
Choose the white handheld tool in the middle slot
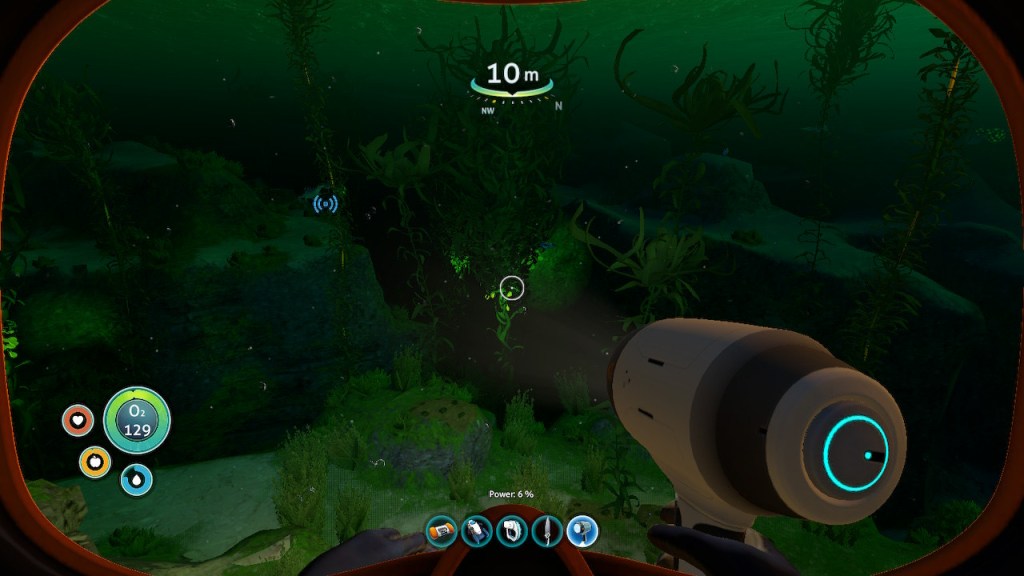tap(512, 530)
